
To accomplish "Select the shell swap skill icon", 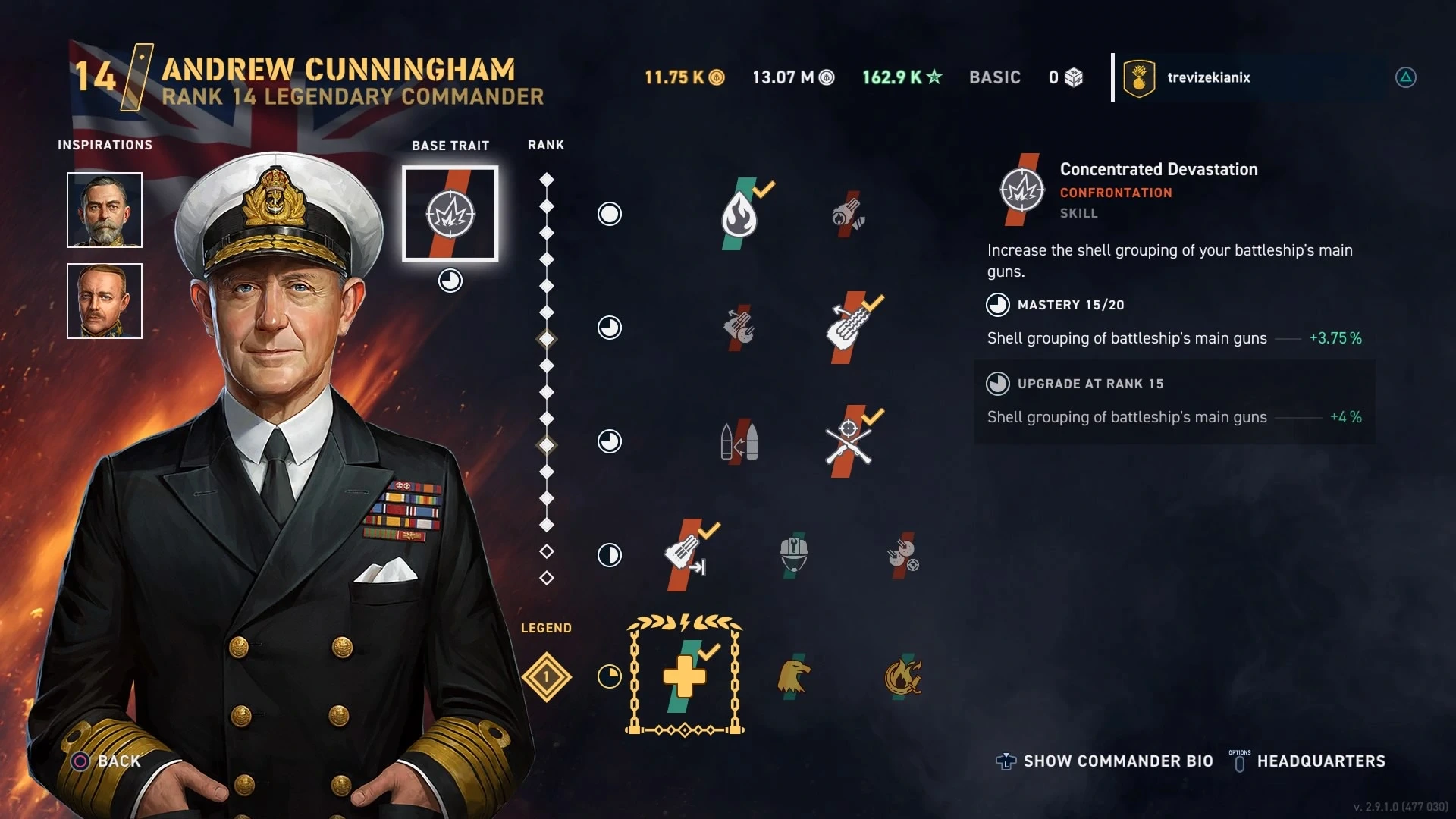I will [x=739, y=441].
